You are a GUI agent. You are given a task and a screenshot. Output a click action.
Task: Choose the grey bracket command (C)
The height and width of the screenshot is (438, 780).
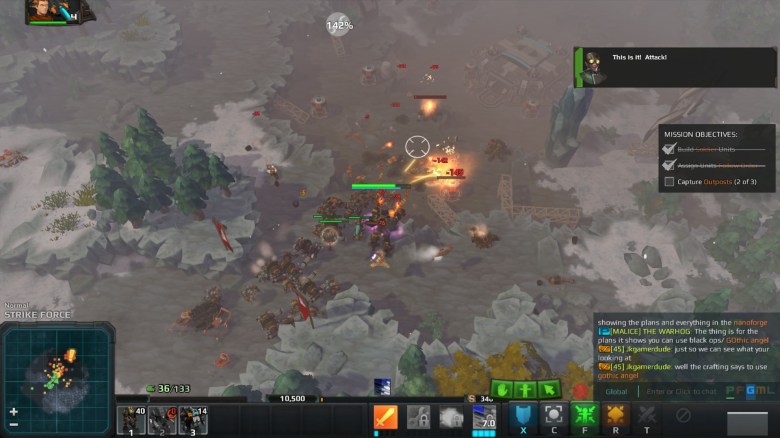(x=553, y=415)
